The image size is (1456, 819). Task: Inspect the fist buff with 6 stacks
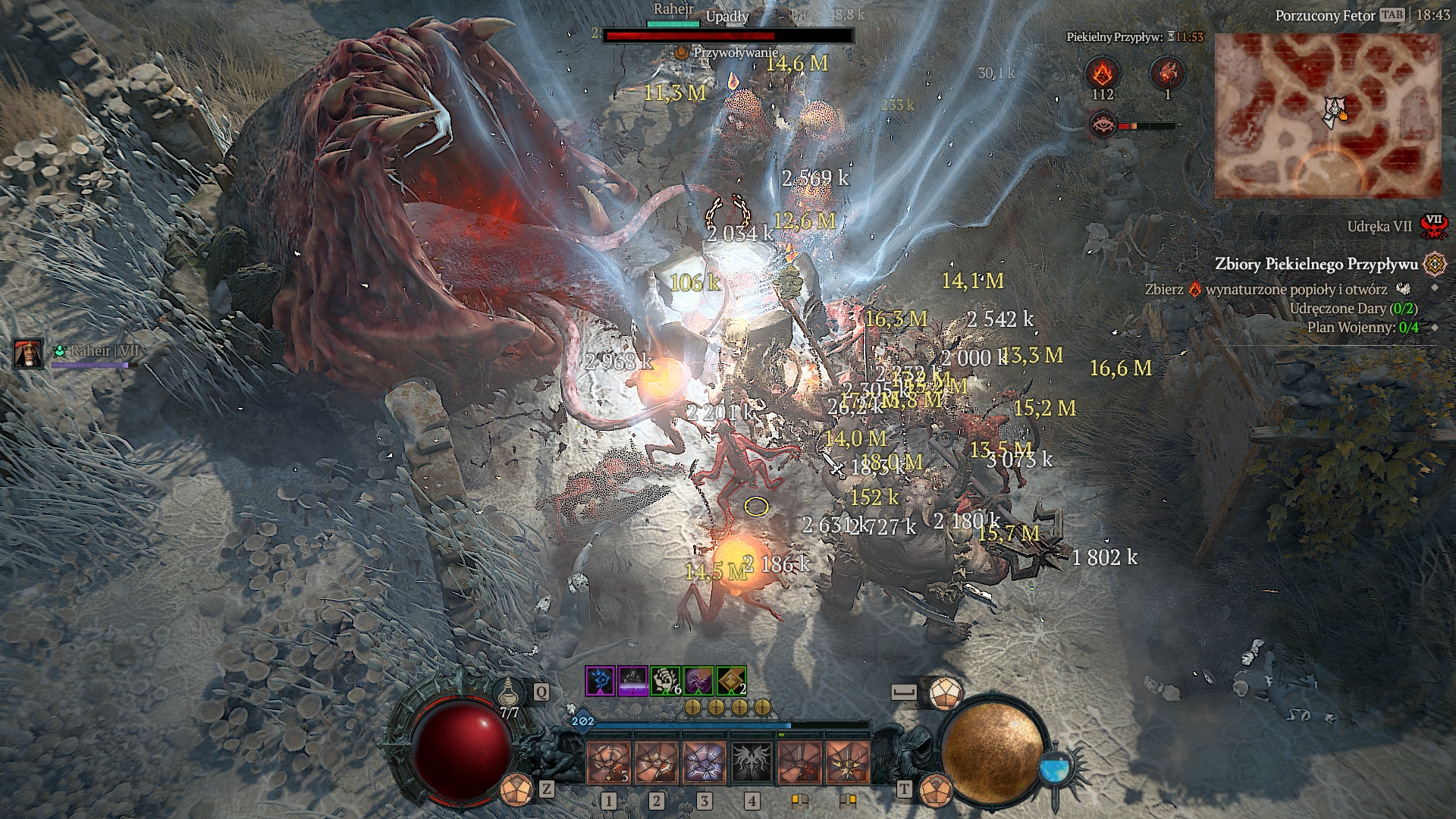[x=666, y=681]
